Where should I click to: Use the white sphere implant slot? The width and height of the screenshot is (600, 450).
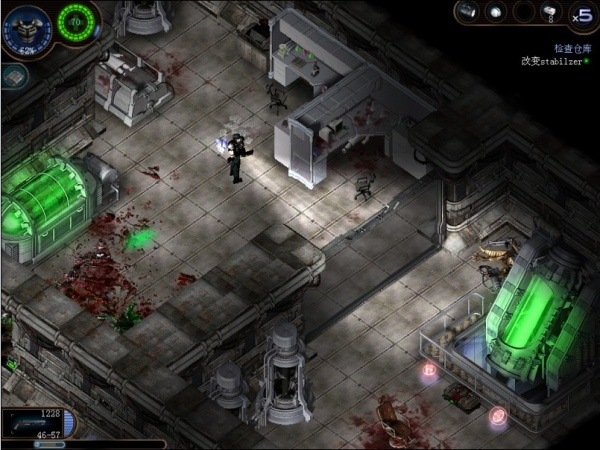click(495, 12)
